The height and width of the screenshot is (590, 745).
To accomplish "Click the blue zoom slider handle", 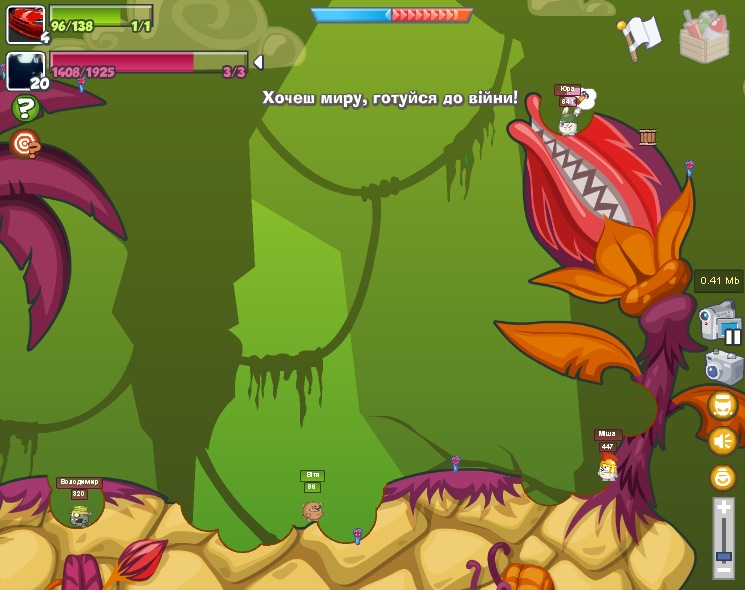I will point(723,555).
